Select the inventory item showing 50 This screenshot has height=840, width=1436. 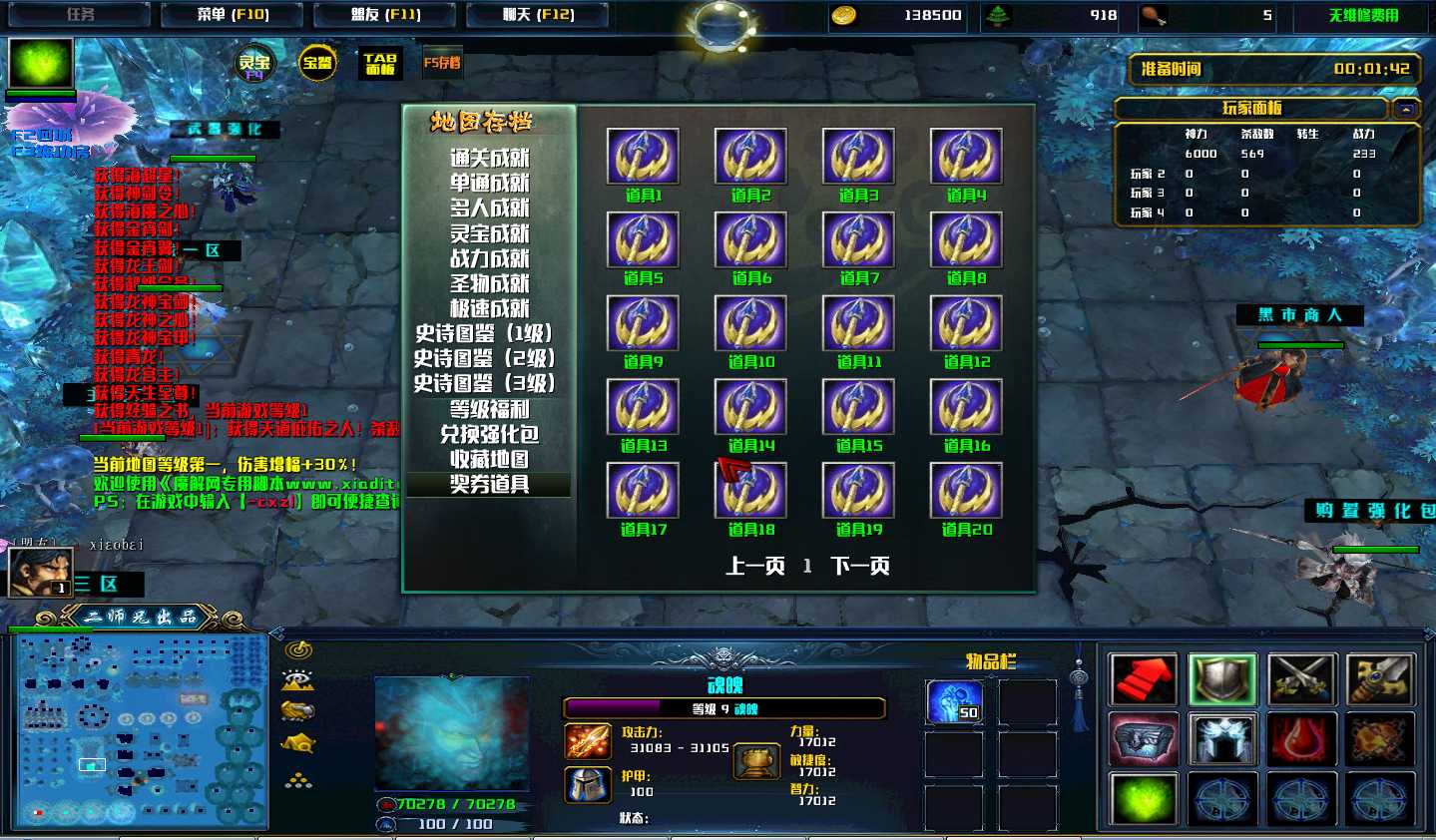click(954, 701)
